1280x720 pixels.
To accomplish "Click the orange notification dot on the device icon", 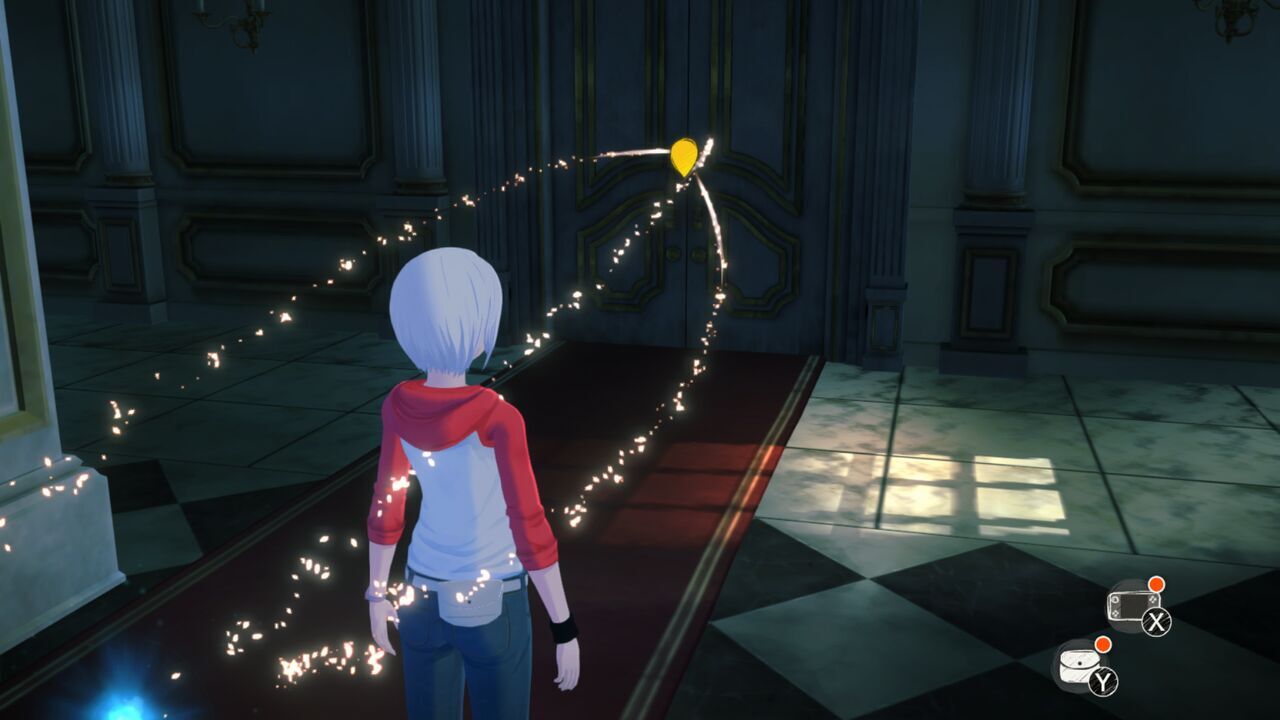I will (1156, 585).
